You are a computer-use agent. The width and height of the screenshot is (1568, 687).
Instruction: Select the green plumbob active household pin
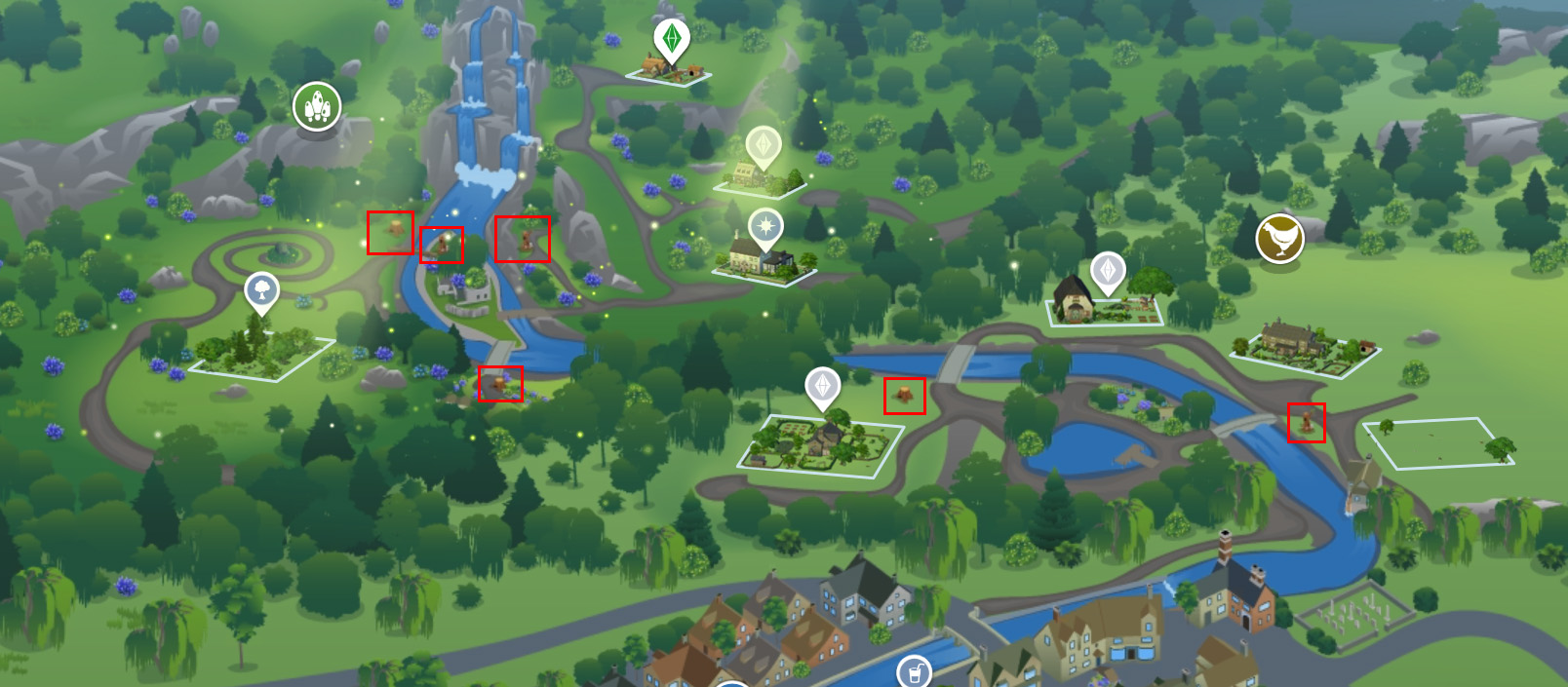click(671, 39)
